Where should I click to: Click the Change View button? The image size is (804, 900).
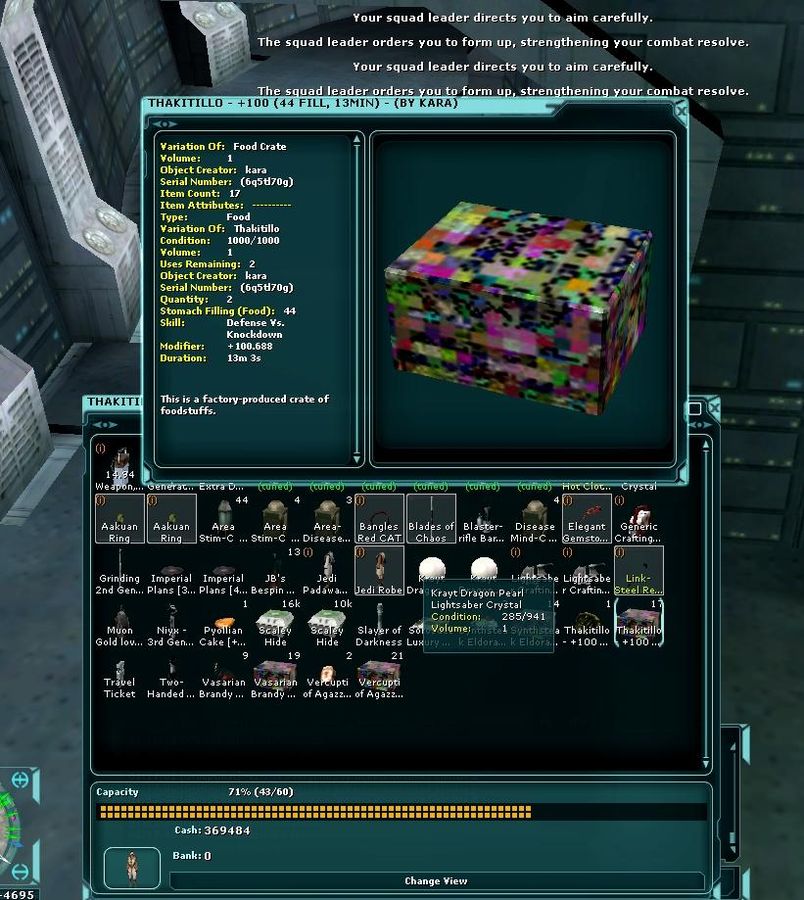pos(436,881)
